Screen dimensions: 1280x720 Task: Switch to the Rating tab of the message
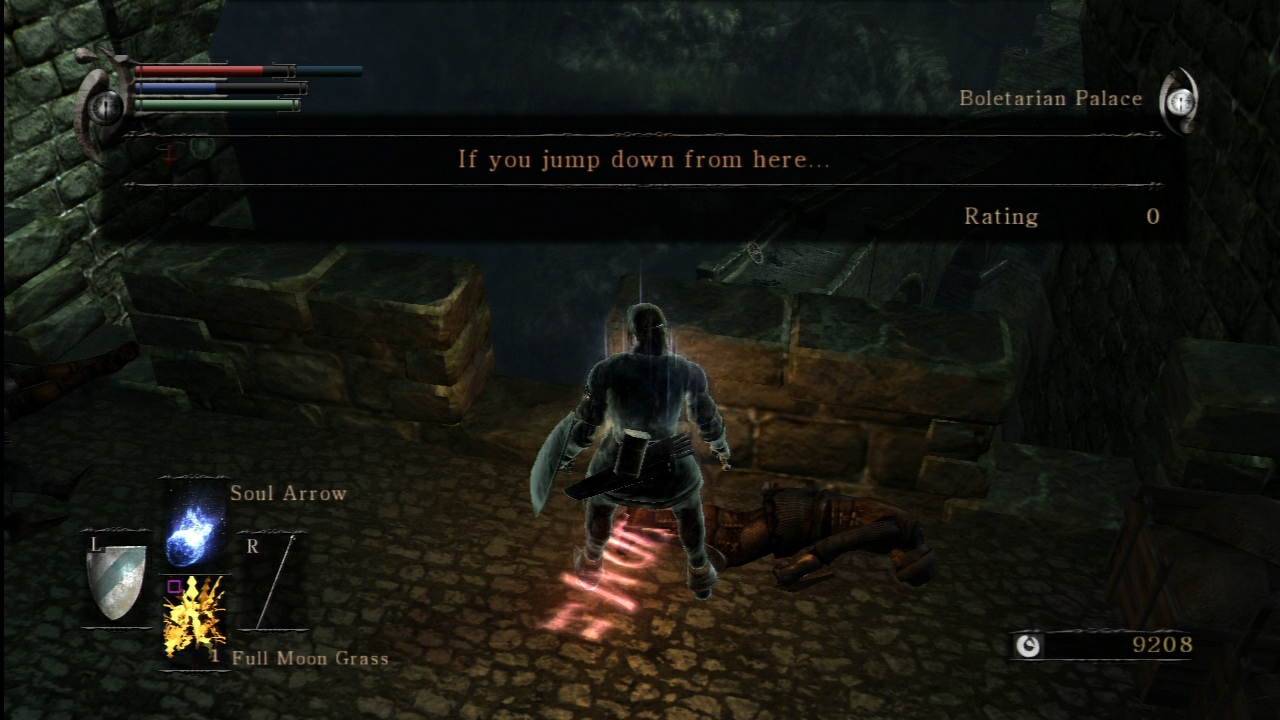tap(1002, 216)
